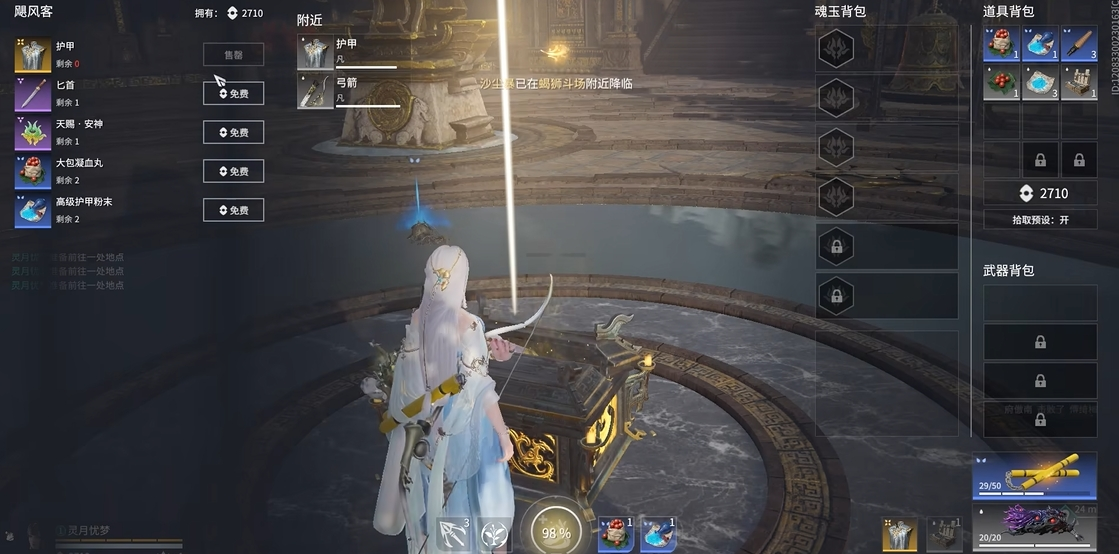The image size is (1119, 554).
Task: Toggle the 拾取预设 pickup preset
Action: click(1040, 219)
